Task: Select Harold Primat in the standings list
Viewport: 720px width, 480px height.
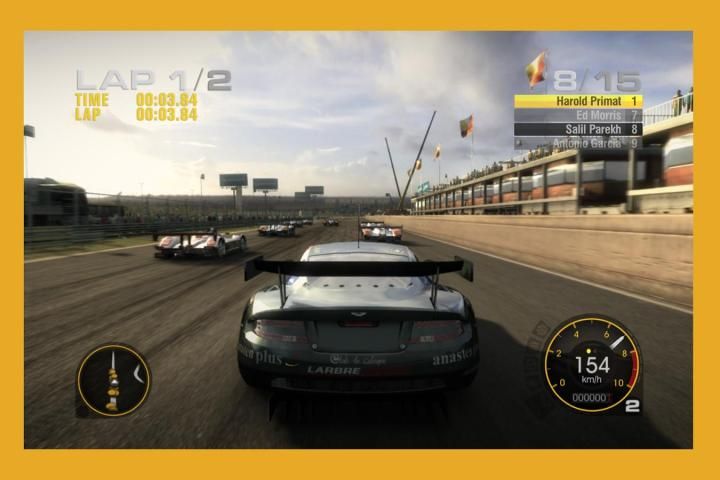Action: tap(578, 101)
